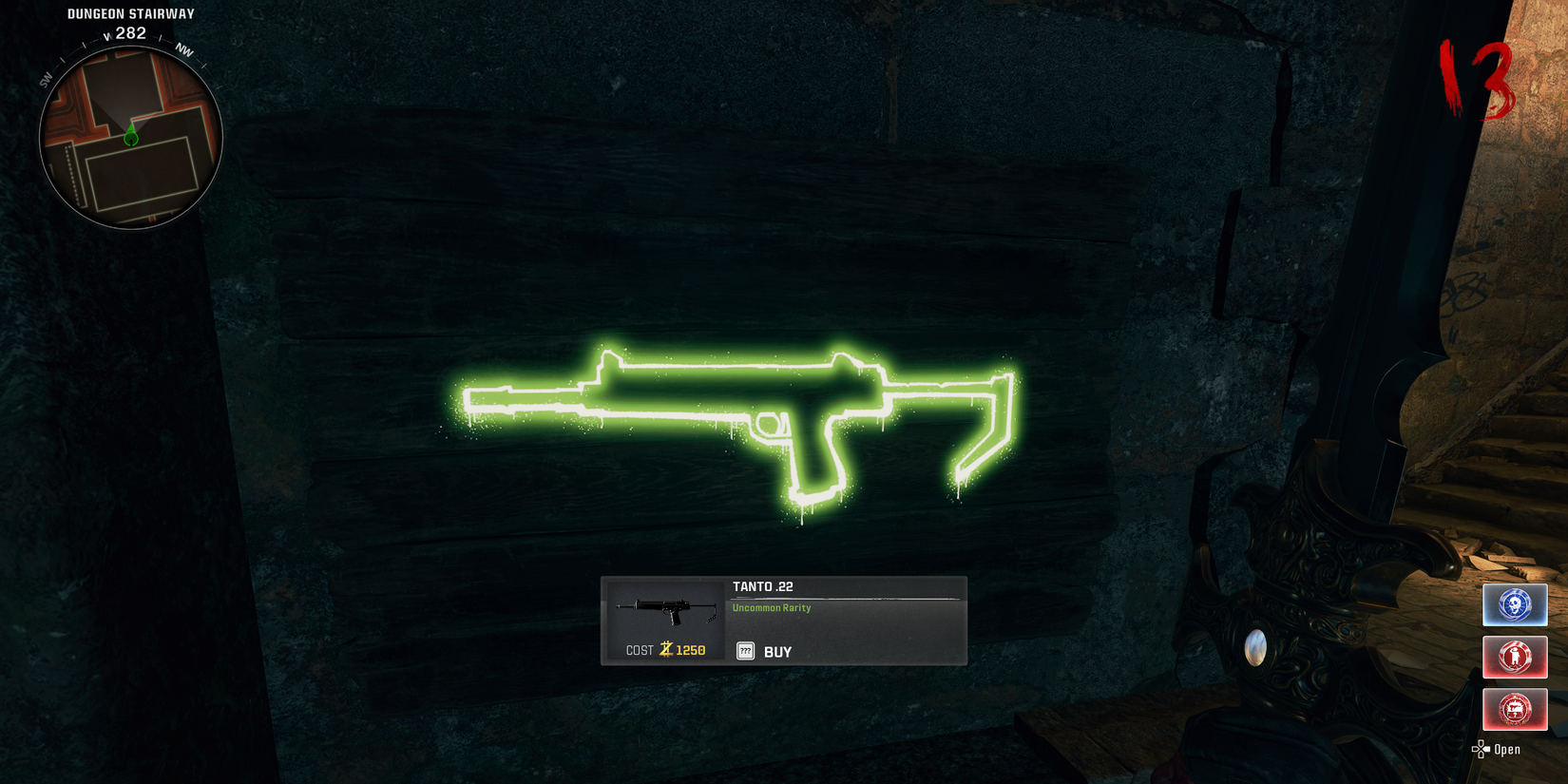Click the COST 1250 price label
Image resolution: width=1568 pixels, height=784 pixels.
pyautogui.click(x=663, y=649)
